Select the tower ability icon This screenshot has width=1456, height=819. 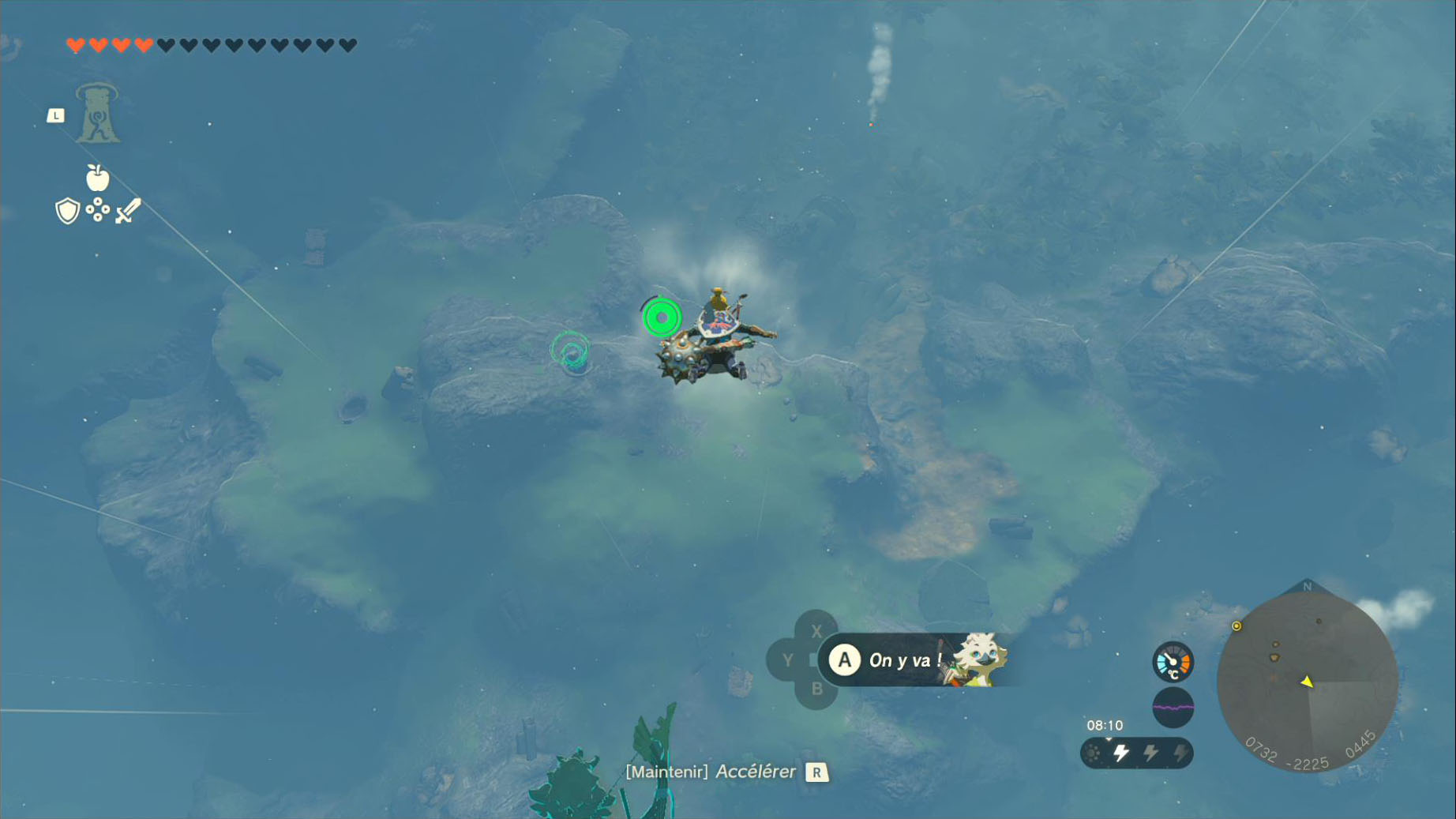(x=97, y=114)
